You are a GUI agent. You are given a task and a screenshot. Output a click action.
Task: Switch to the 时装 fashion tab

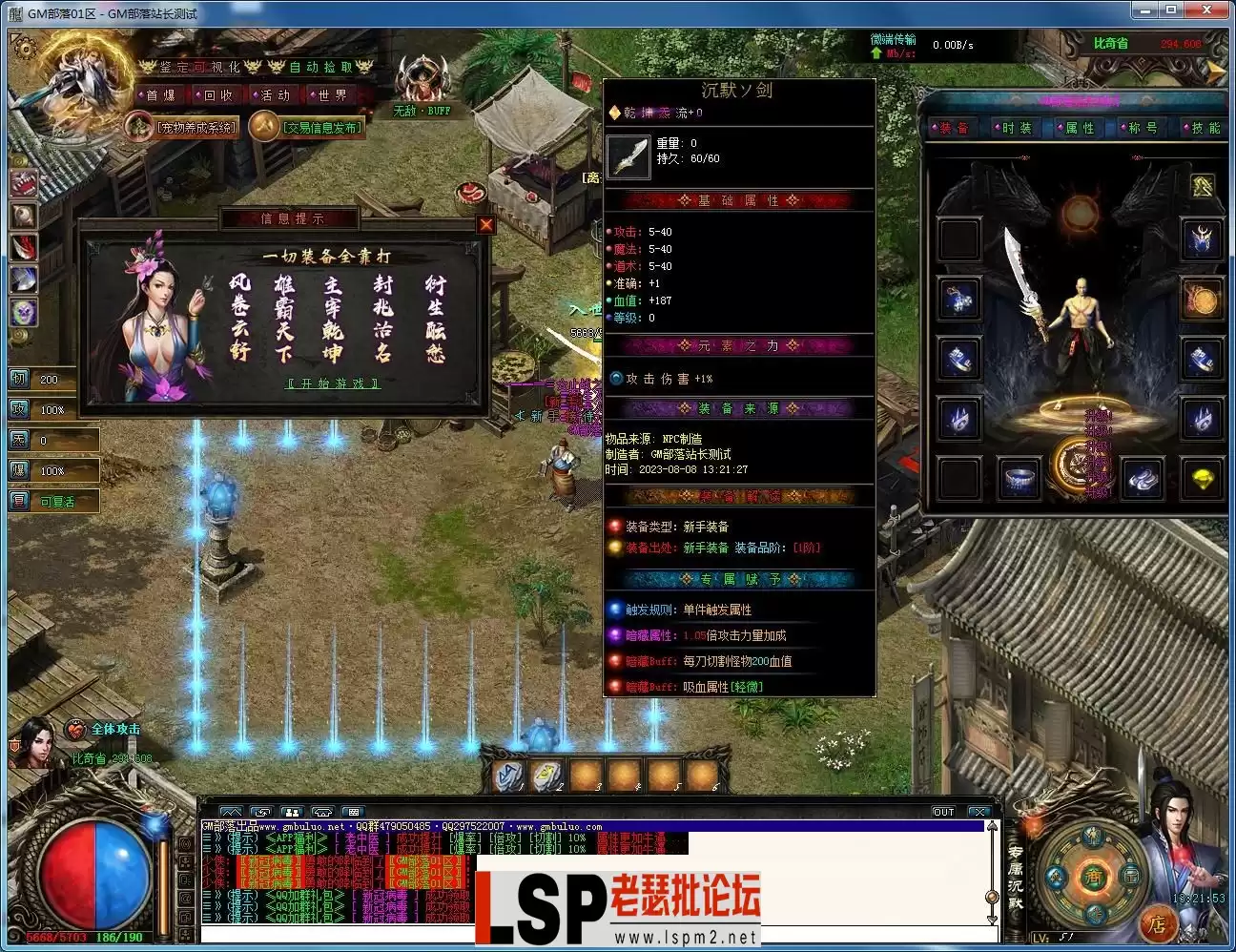point(1018,127)
